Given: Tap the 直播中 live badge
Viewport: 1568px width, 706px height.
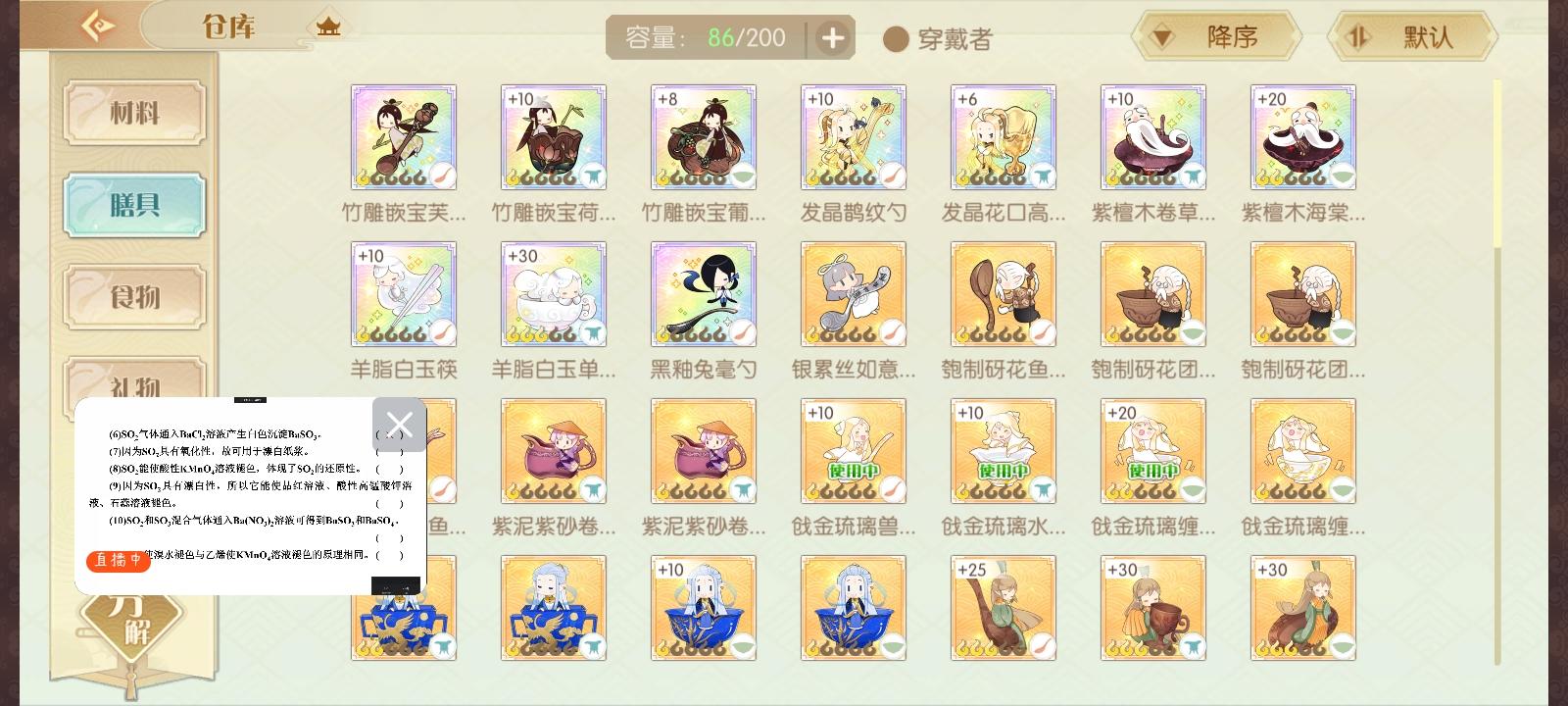Looking at the screenshot, I should (x=118, y=561).
